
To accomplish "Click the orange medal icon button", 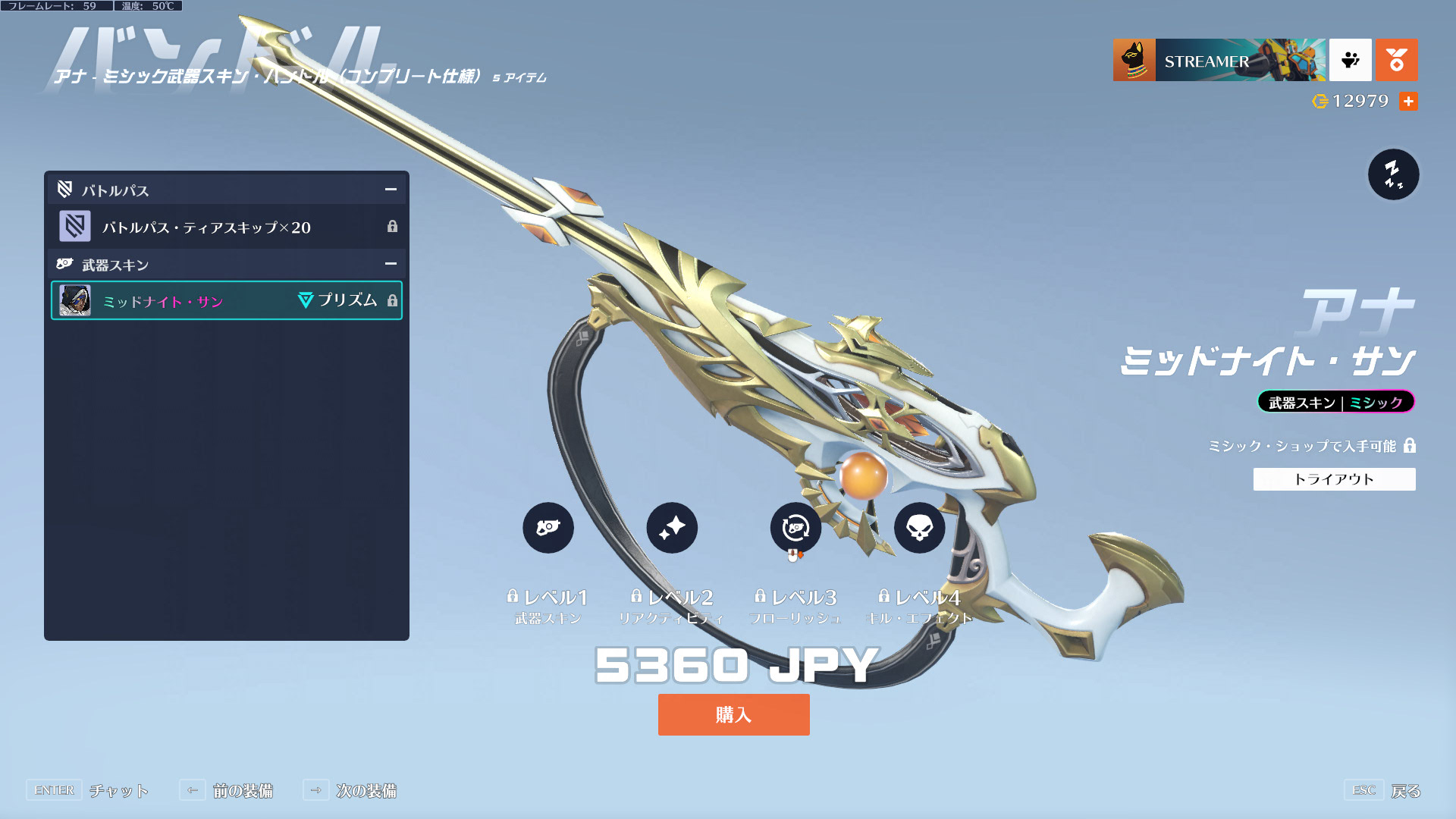I will [1396, 60].
